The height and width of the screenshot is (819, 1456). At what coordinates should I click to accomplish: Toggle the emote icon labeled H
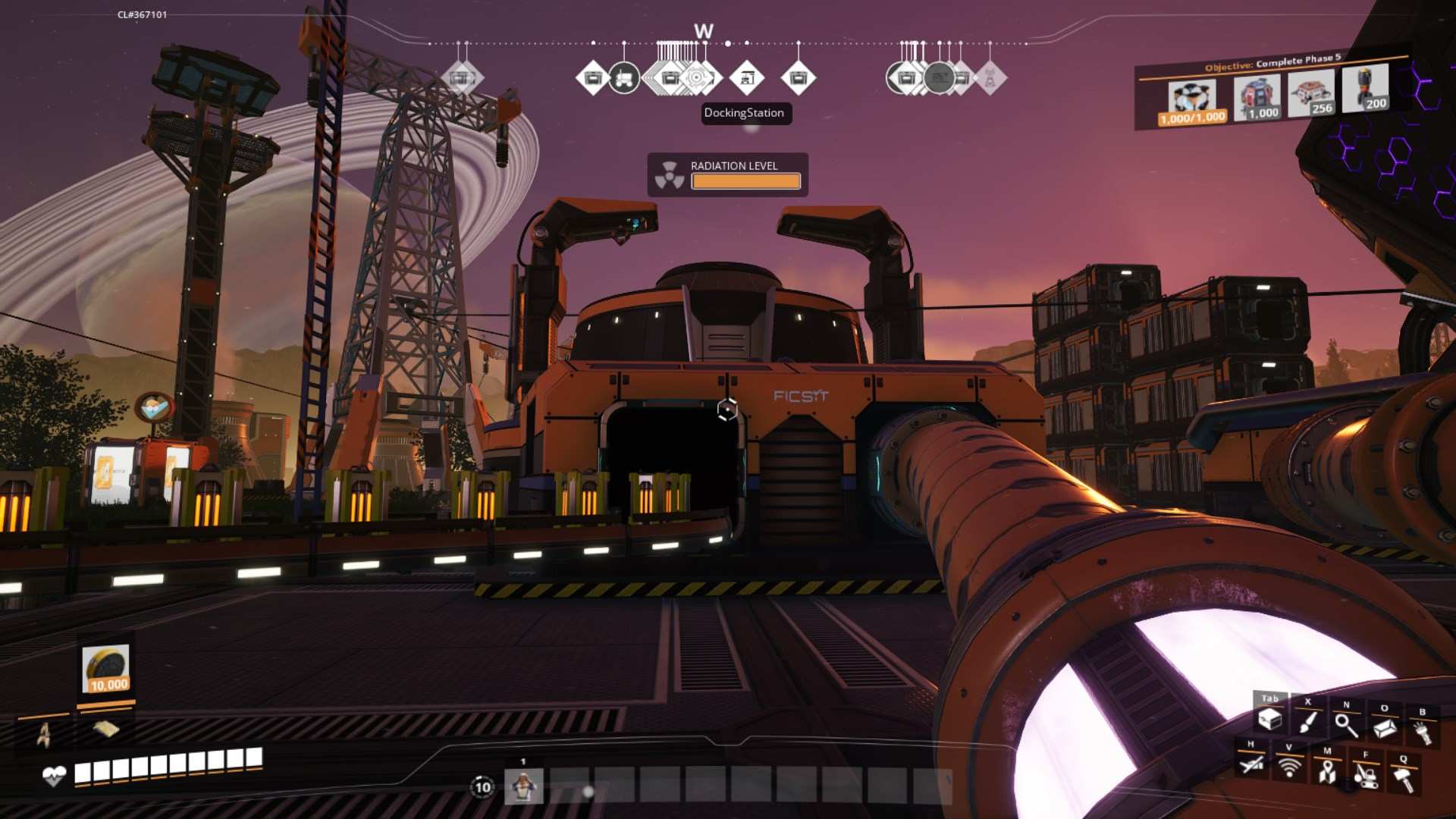(1250, 764)
